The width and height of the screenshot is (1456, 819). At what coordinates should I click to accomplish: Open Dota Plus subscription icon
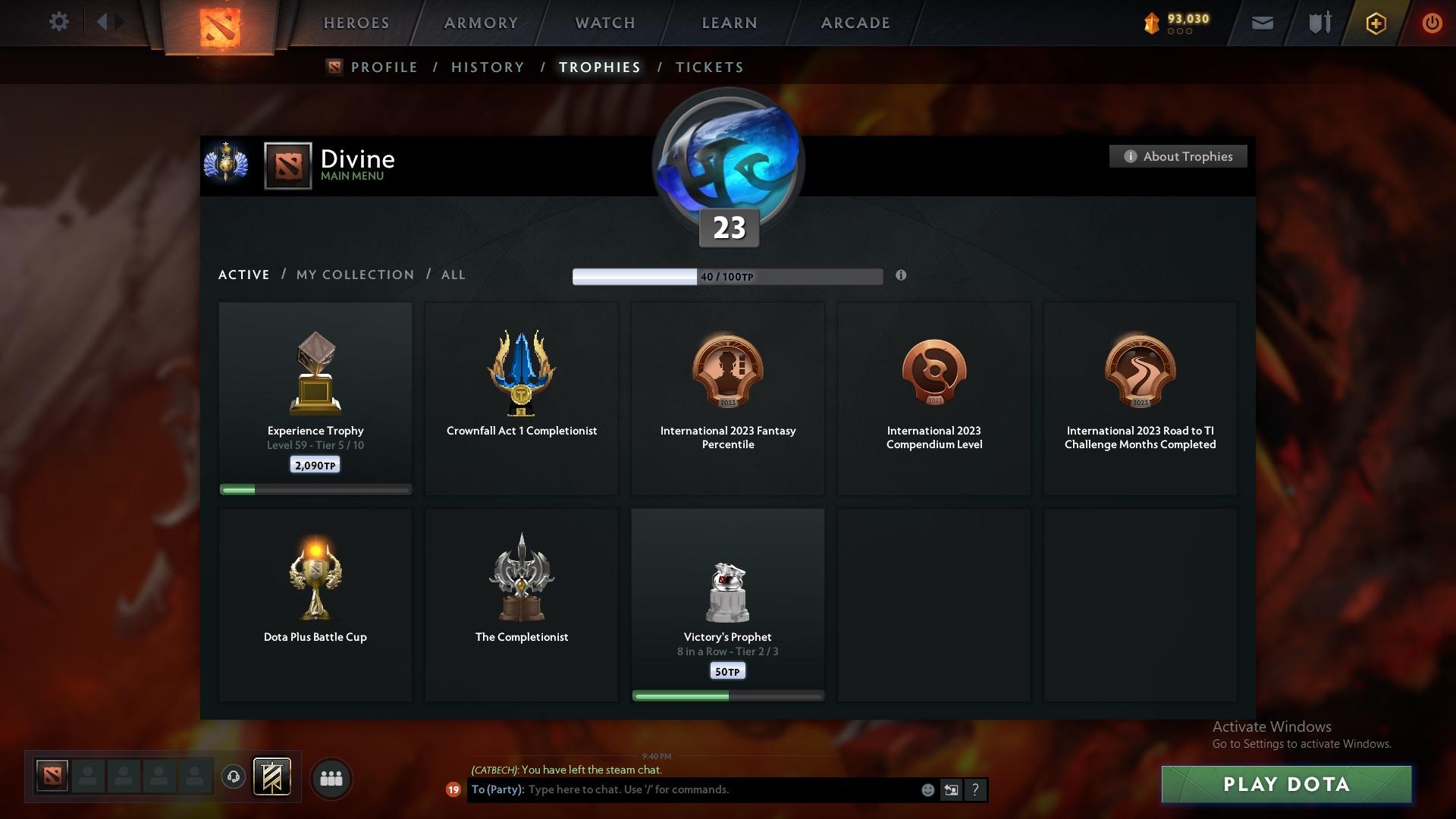click(1375, 23)
